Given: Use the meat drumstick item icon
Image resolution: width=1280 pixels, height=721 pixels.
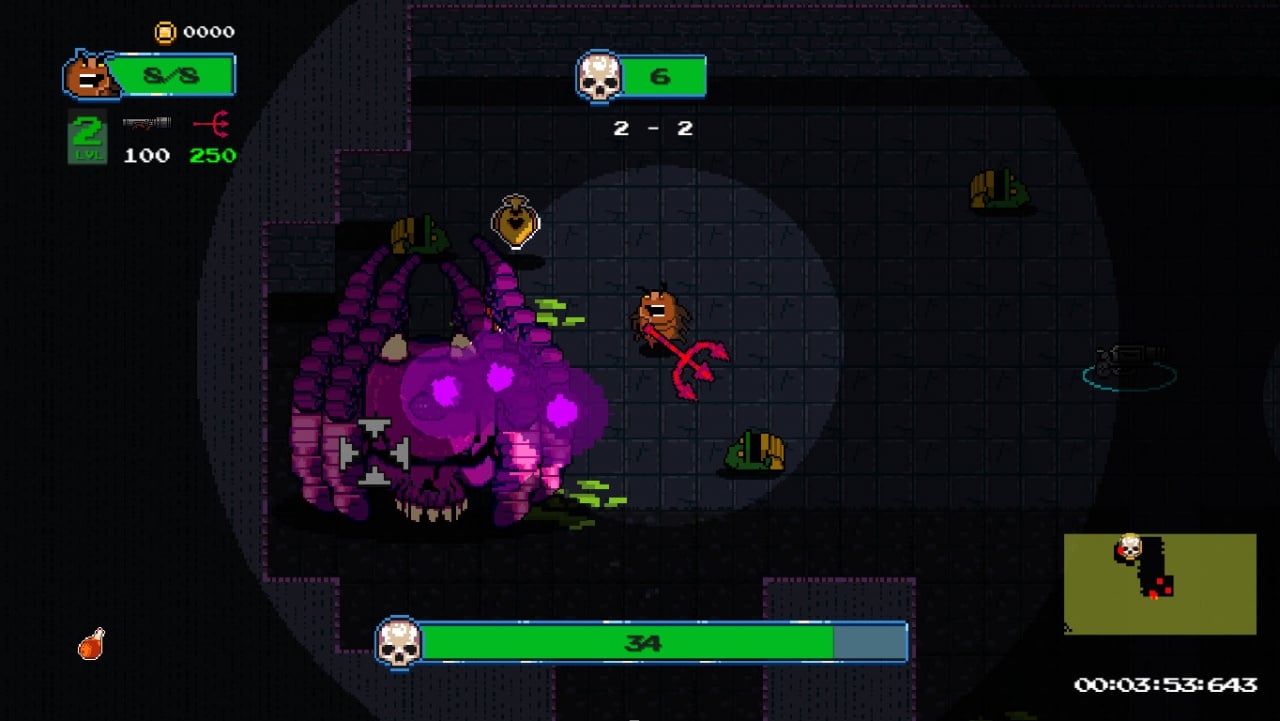Looking at the screenshot, I should tap(91, 644).
